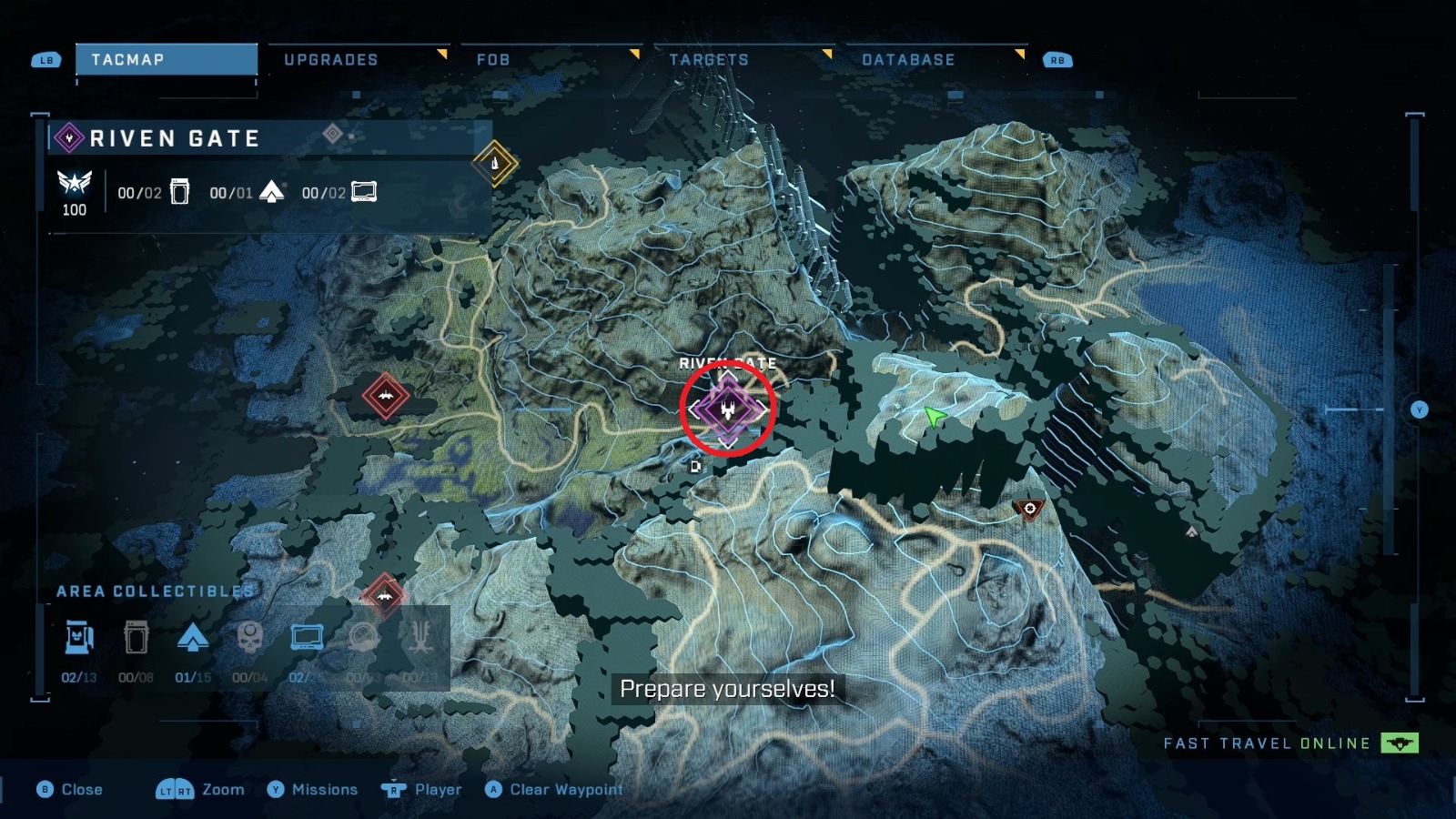
Task: Select the fast travel Pelican icon bottom right
Action: coord(1398,743)
